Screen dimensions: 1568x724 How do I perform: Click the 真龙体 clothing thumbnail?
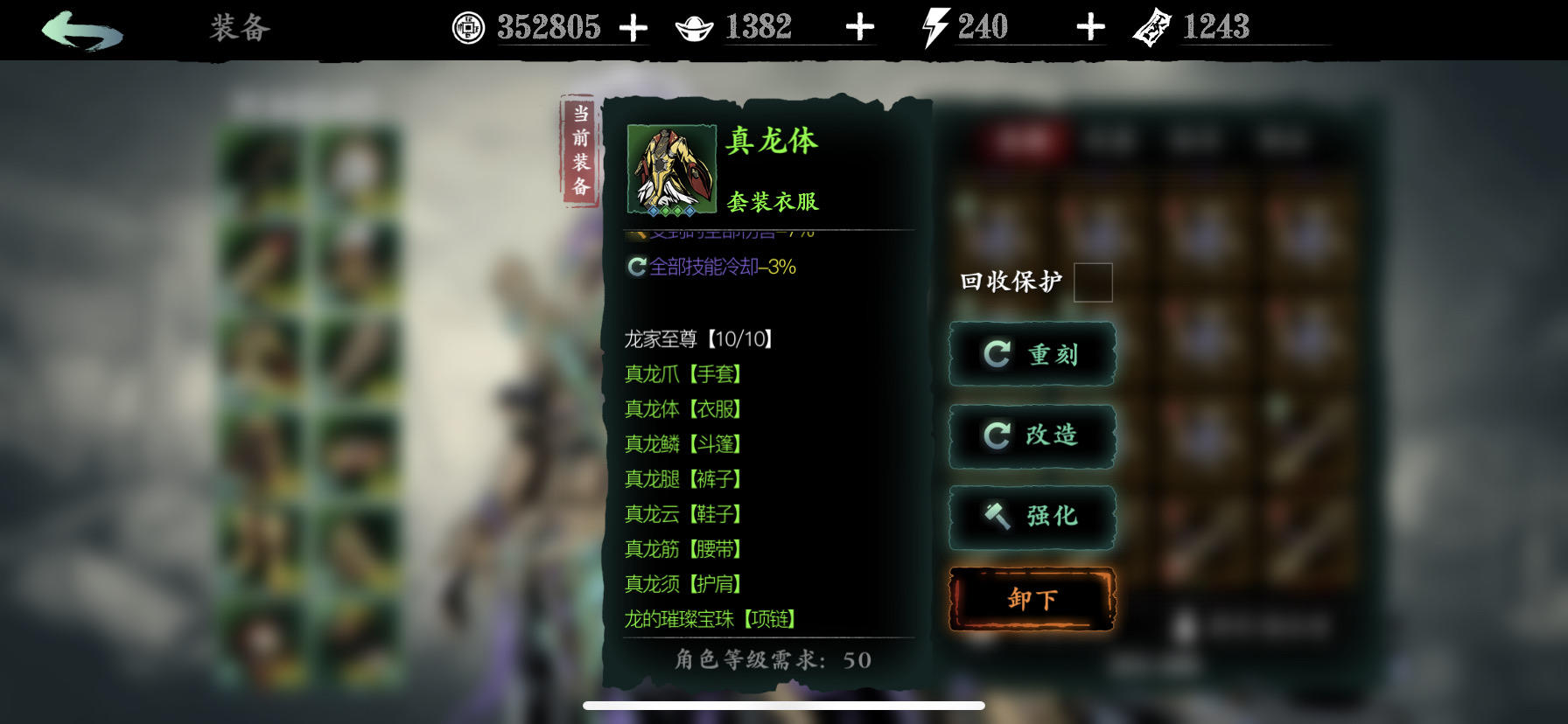[x=671, y=168]
